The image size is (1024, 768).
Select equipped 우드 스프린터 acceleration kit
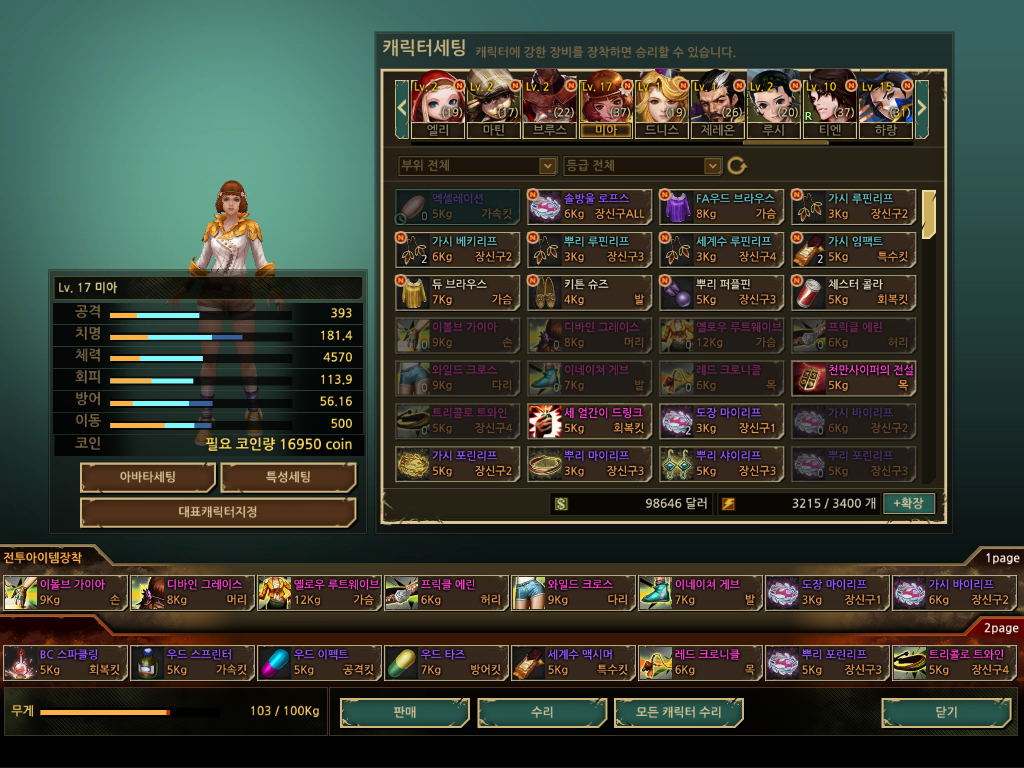click(192, 662)
